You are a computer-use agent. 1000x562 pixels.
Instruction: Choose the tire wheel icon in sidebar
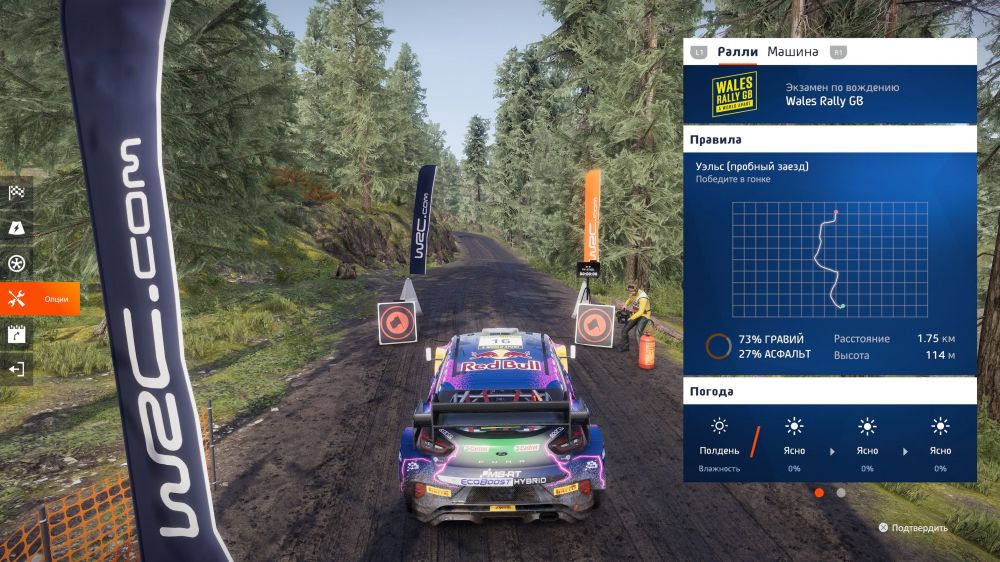pyautogui.click(x=16, y=264)
